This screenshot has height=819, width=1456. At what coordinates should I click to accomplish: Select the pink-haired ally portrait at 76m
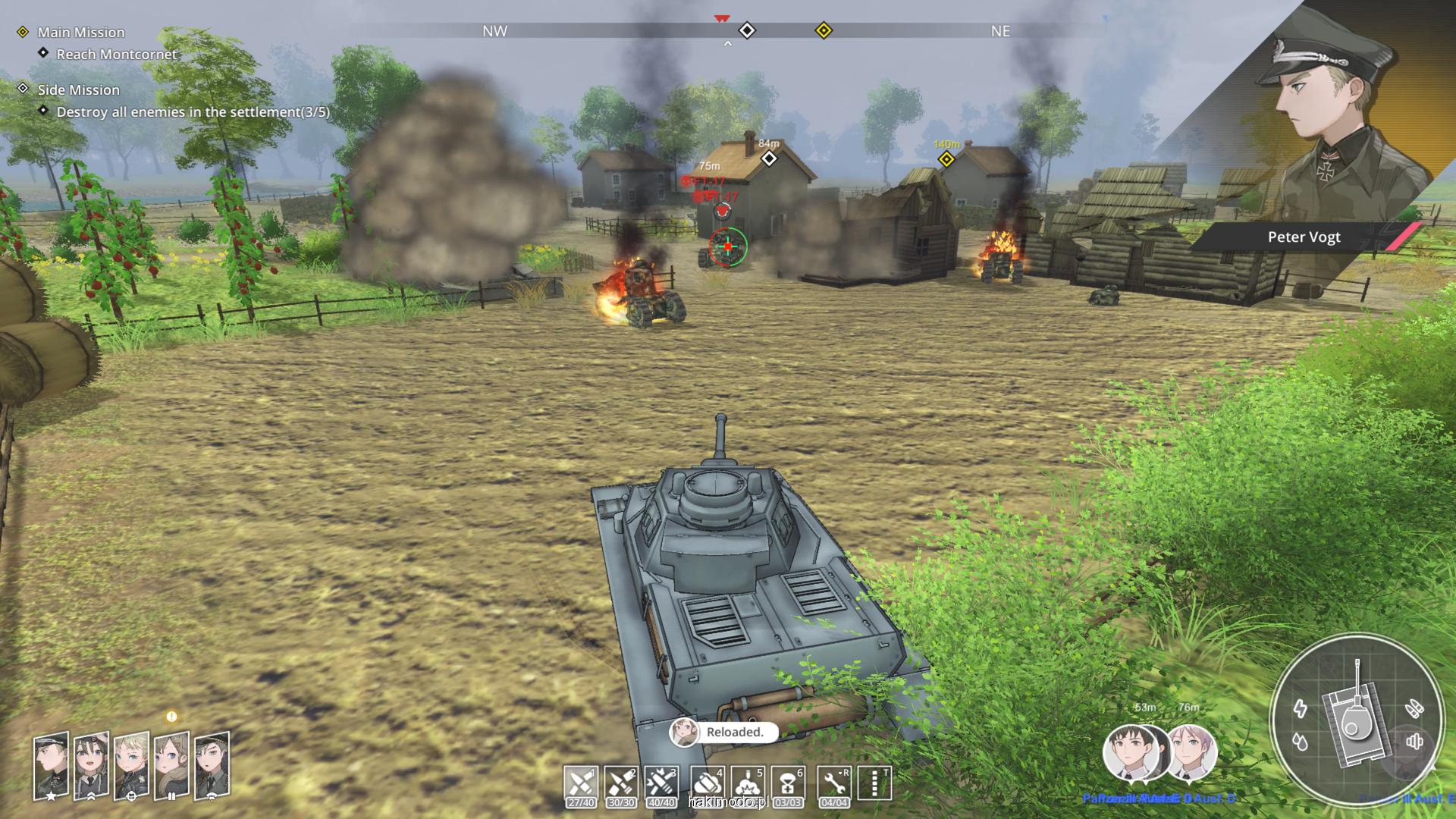pos(1191,752)
